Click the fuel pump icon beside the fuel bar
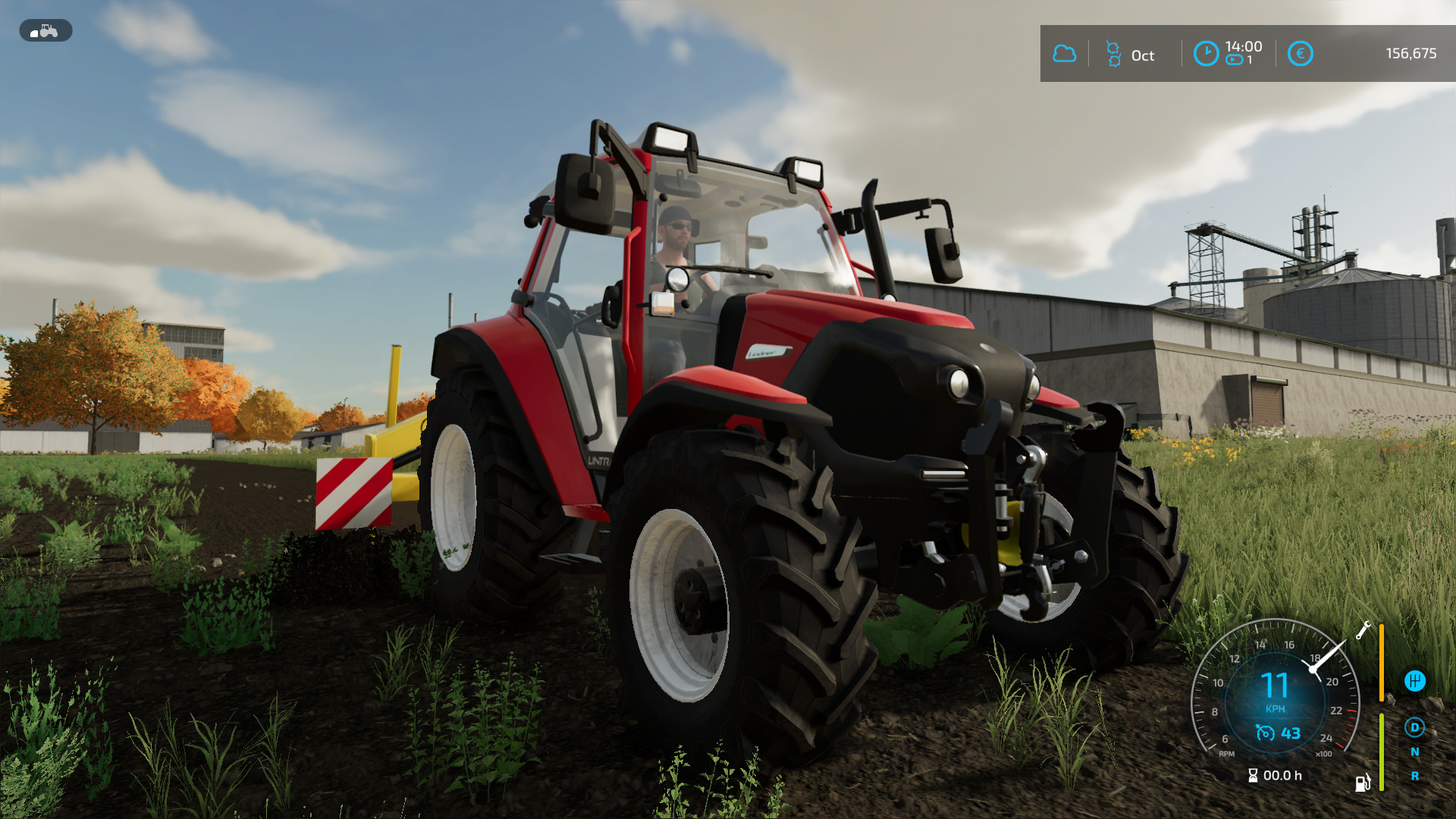This screenshot has width=1456, height=819. [1363, 783]
